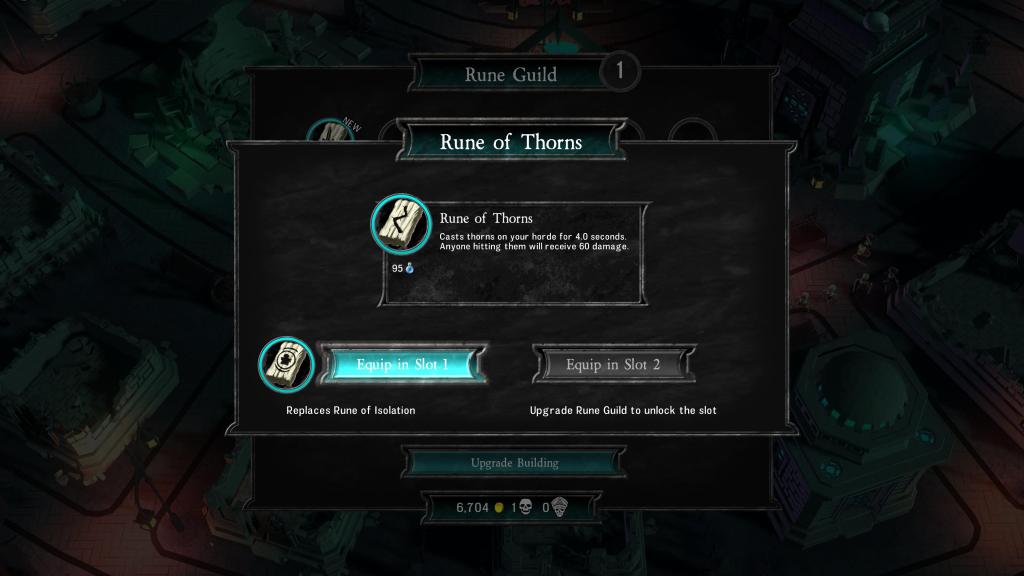Equip Rune of Thorns in Slot 1
Screen dimensions: 1024x576
click(x=402, y=364)
